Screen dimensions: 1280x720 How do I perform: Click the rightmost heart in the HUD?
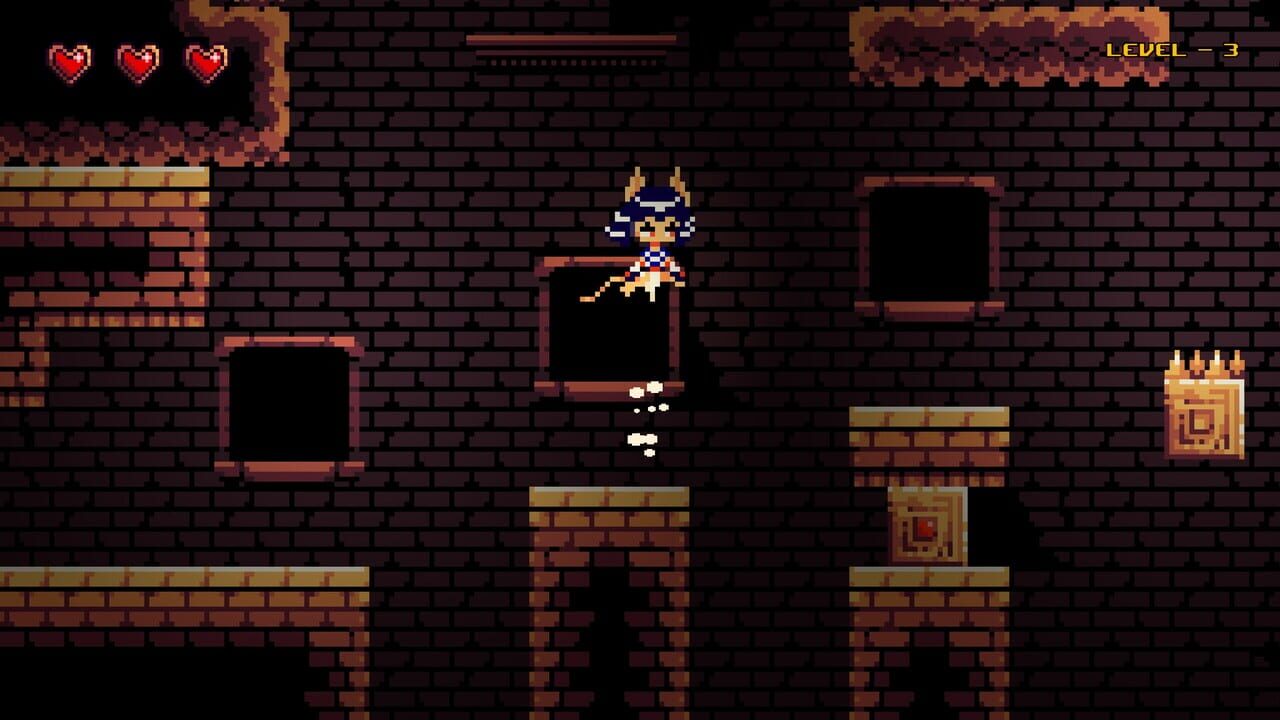point(207,60)
